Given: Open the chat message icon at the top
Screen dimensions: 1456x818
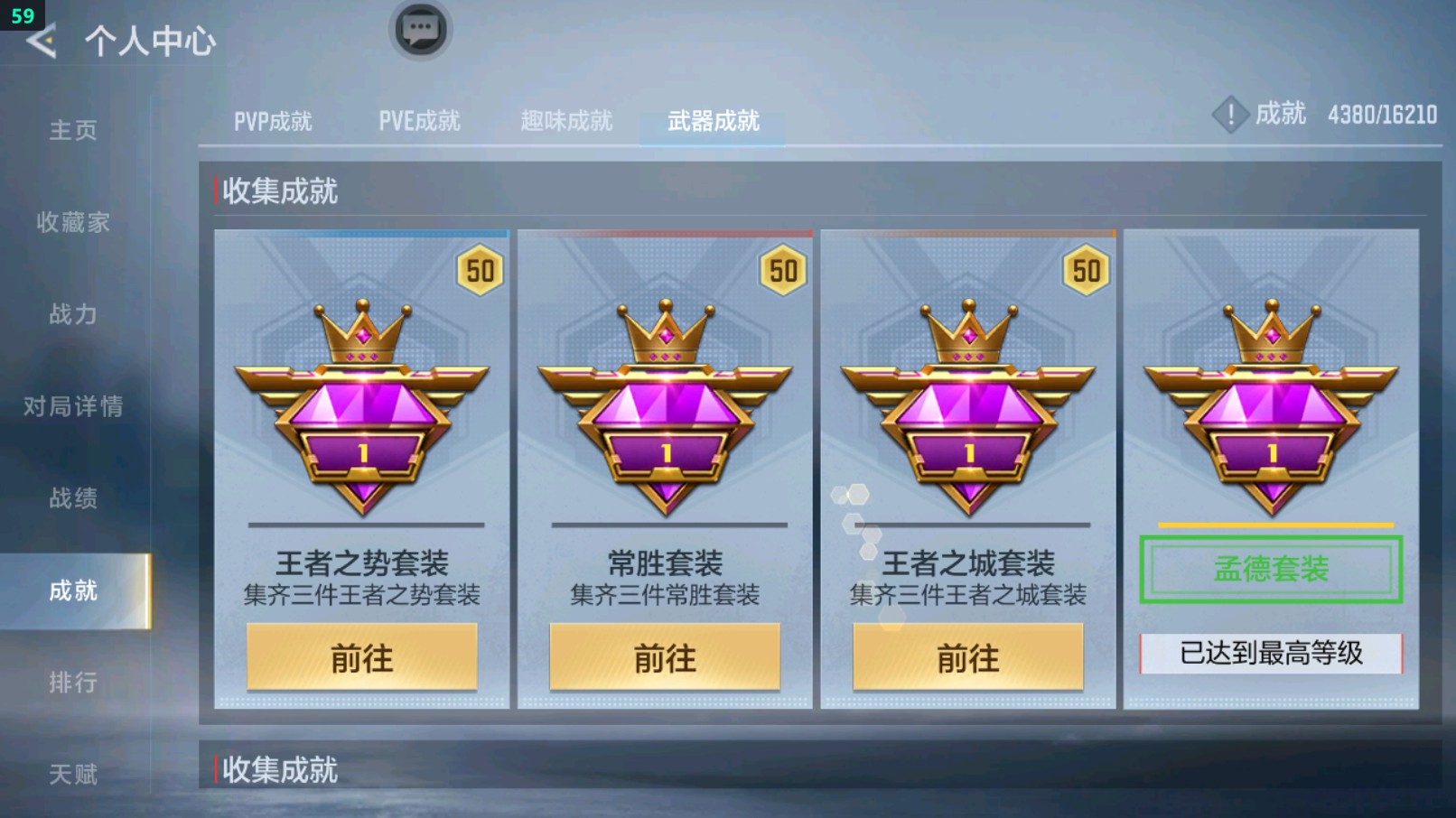Looking at the screenshot, I should tap(419, 29).
